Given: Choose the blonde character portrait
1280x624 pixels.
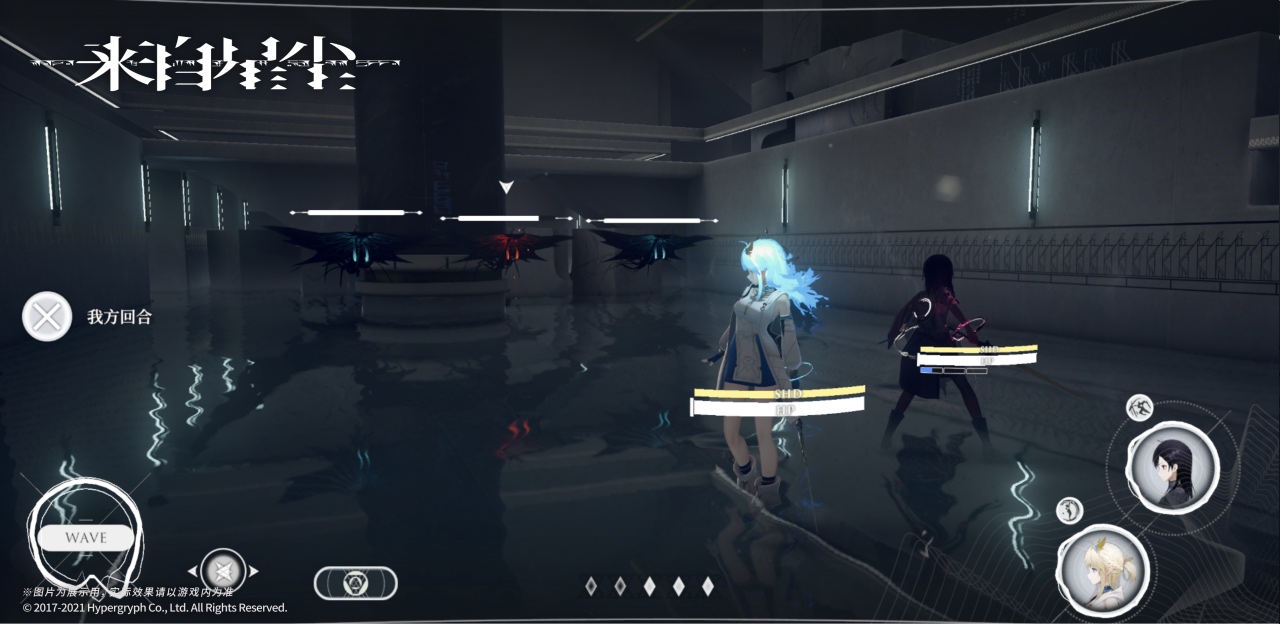Looking at the screenshot, I should tap(1102, 571).
